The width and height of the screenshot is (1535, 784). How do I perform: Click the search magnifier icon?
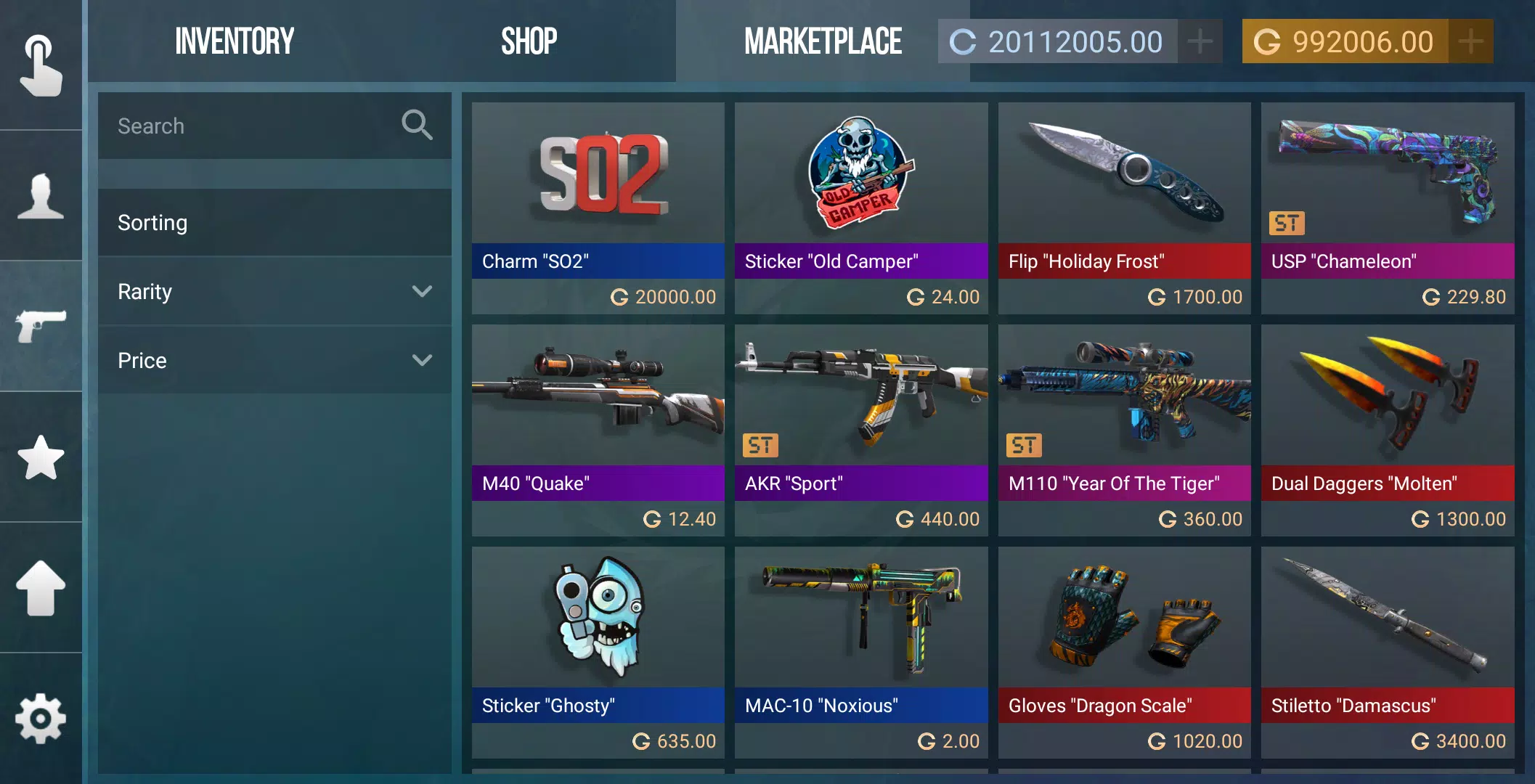(x=416, y=125)
